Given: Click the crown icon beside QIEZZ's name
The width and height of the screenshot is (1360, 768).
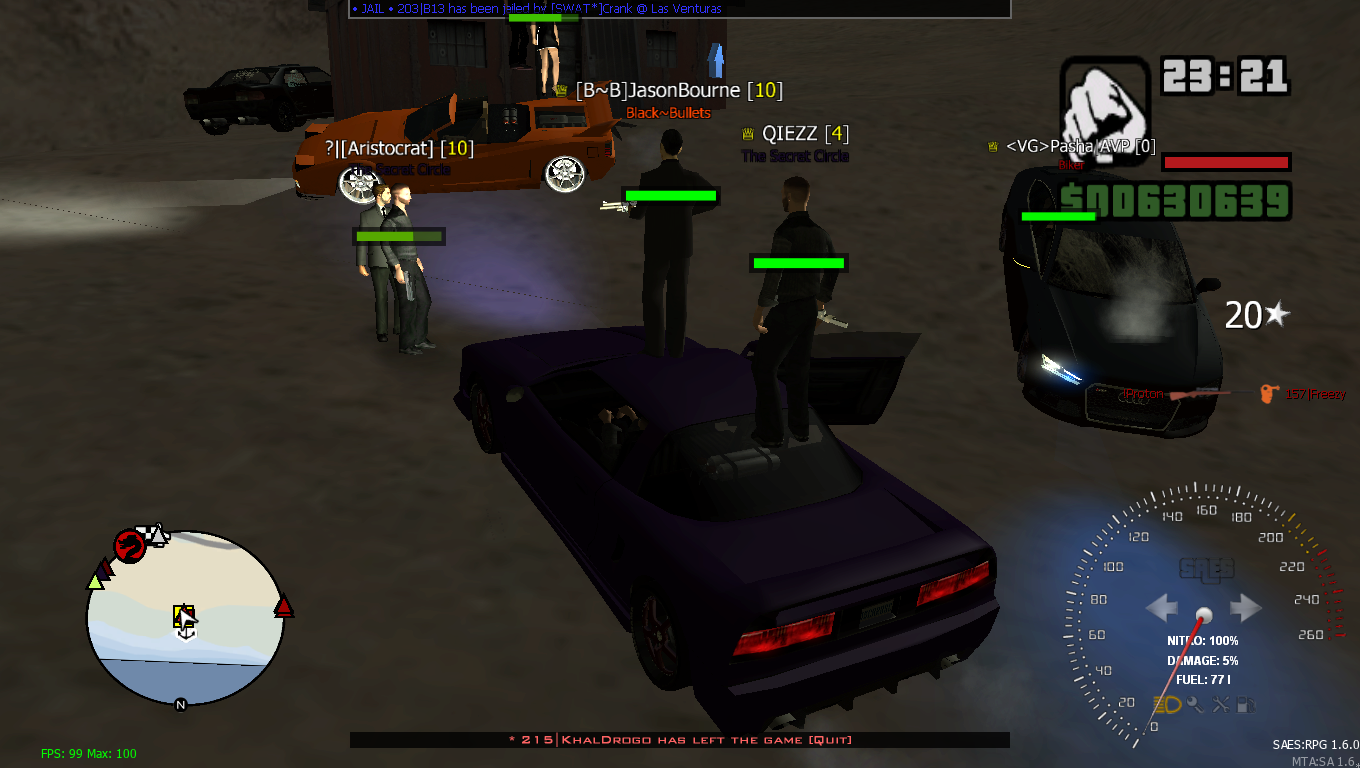Looking at the screenshot, I should [x=747, y=131].
